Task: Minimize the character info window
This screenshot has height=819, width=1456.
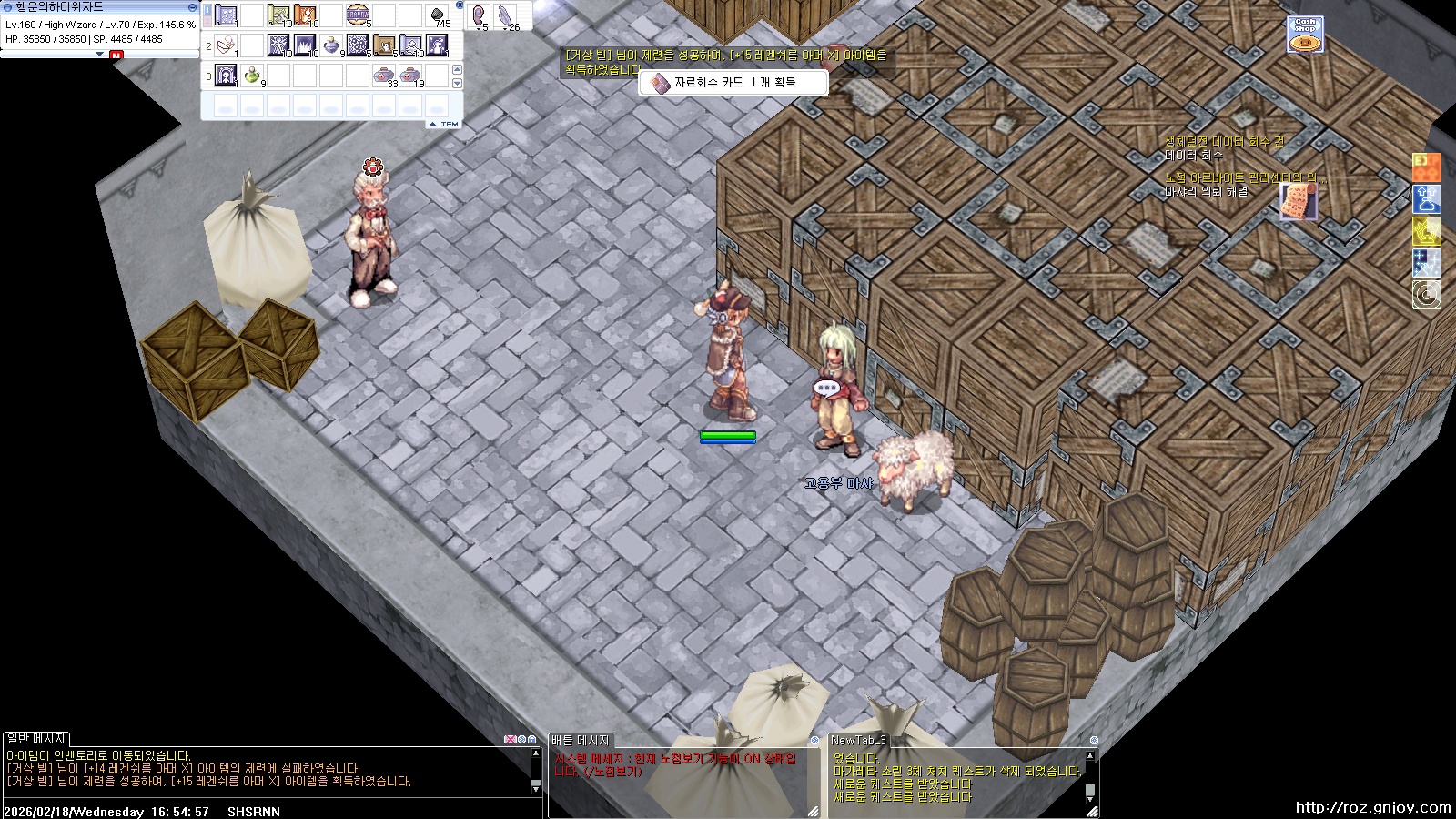Action: [100, 54]
